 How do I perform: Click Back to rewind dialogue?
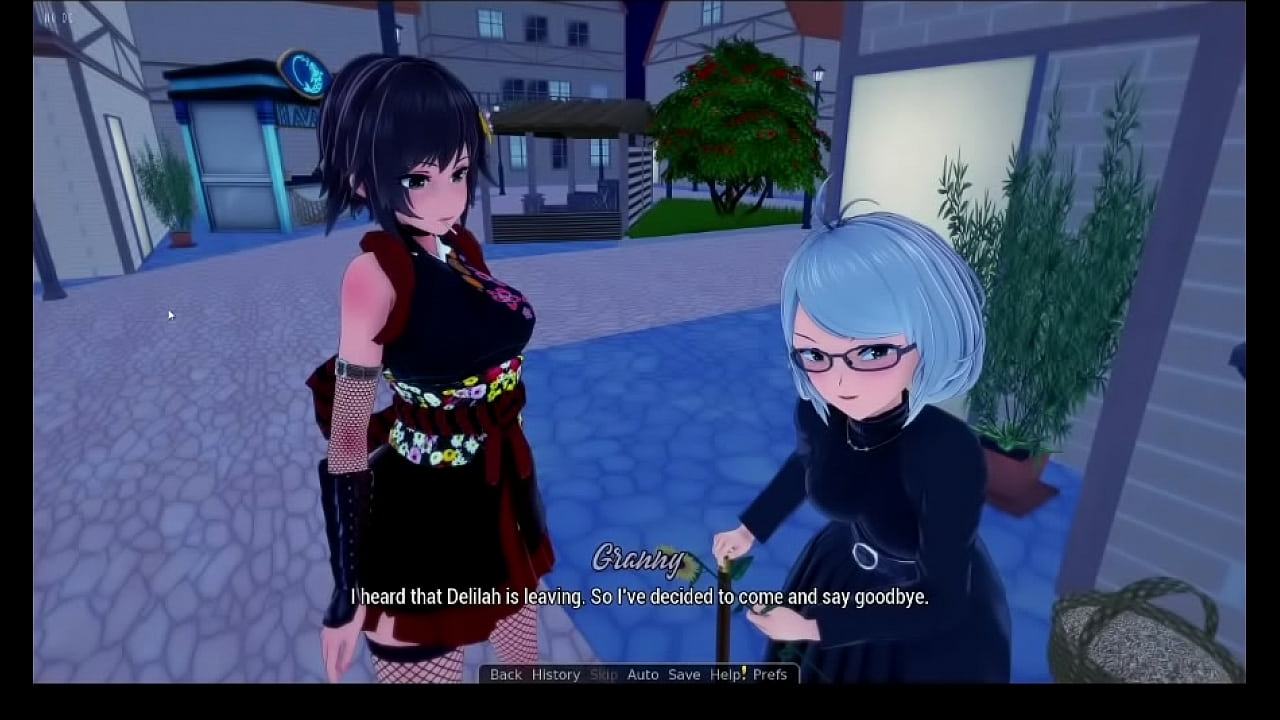(505, 675)
